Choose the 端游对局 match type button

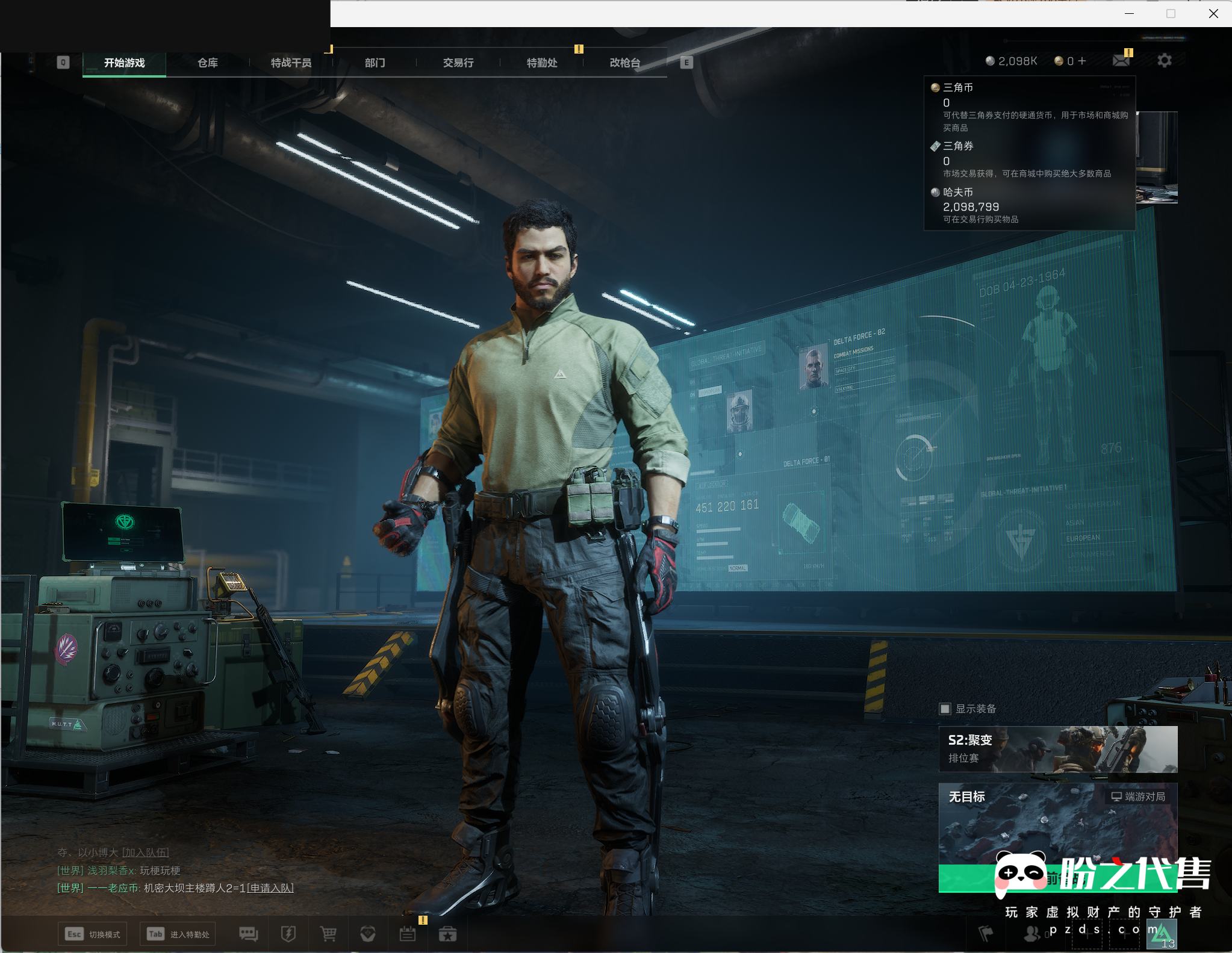[1138, 796]
